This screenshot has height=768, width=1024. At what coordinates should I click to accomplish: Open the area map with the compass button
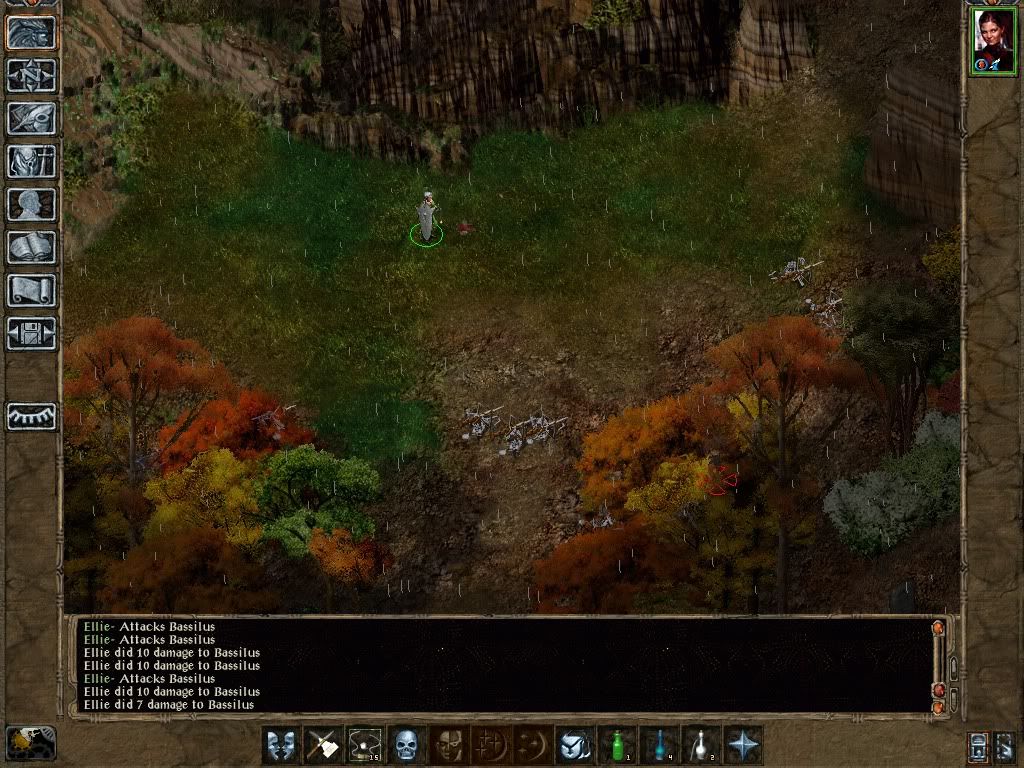pos(32,75)
